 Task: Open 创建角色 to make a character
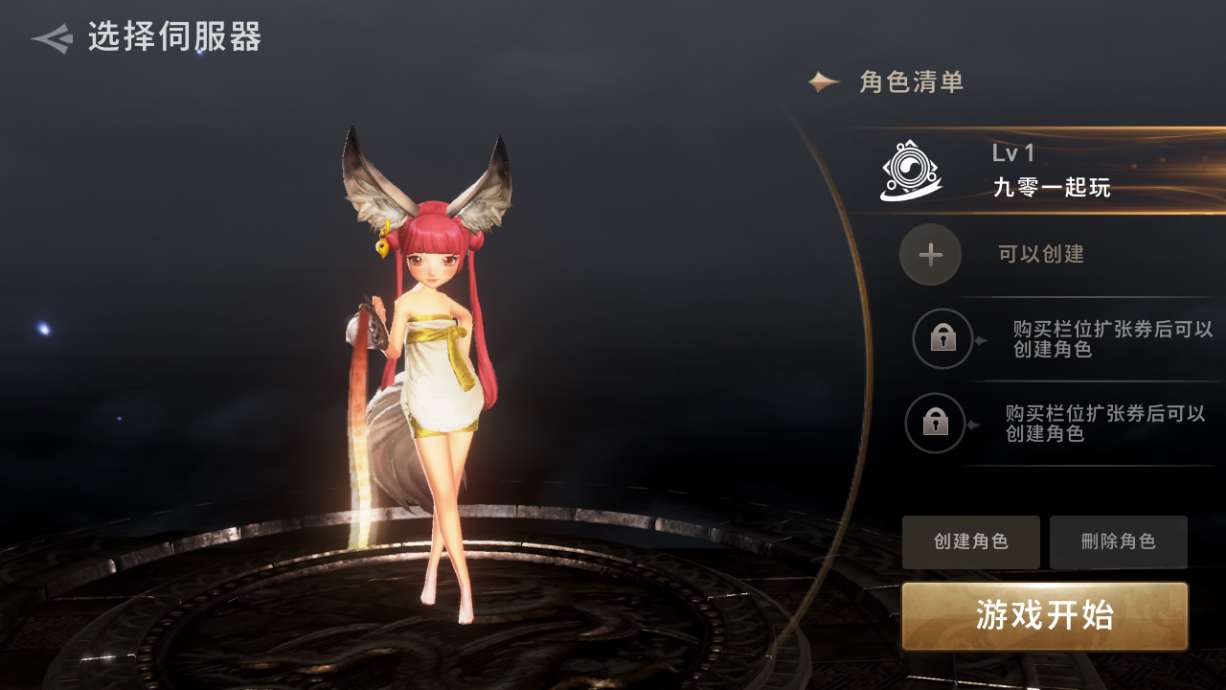970,542
